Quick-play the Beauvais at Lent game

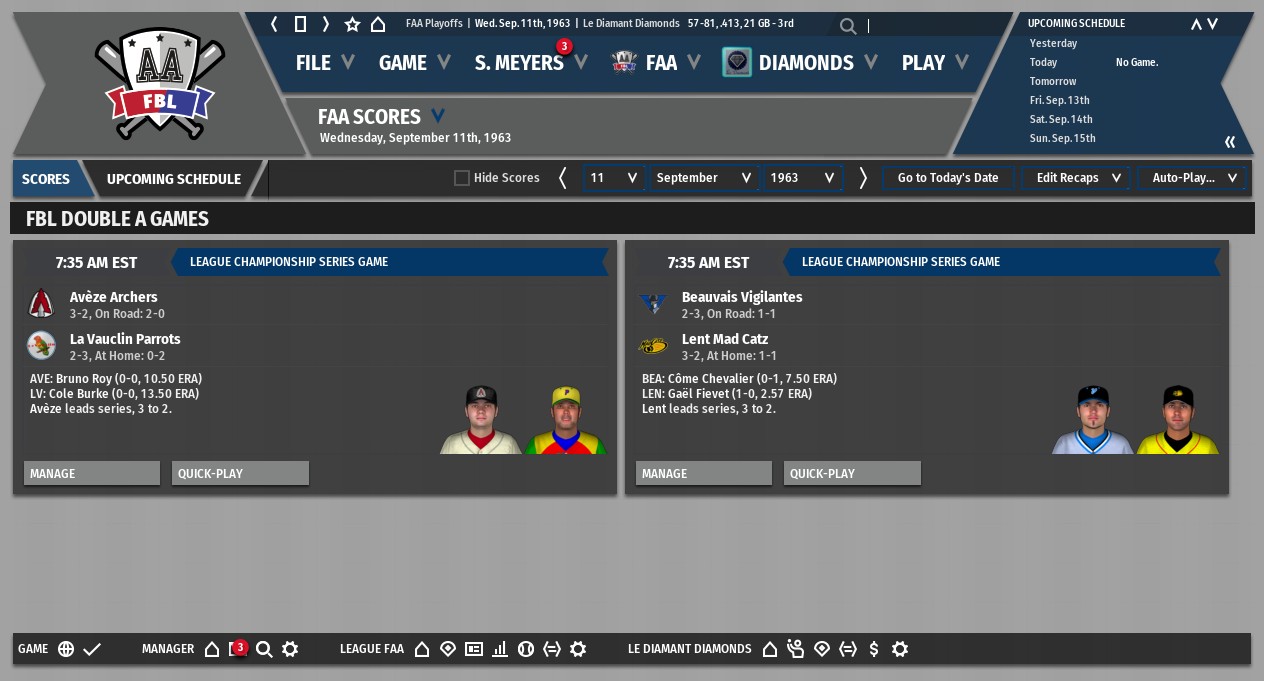[852, 473]
